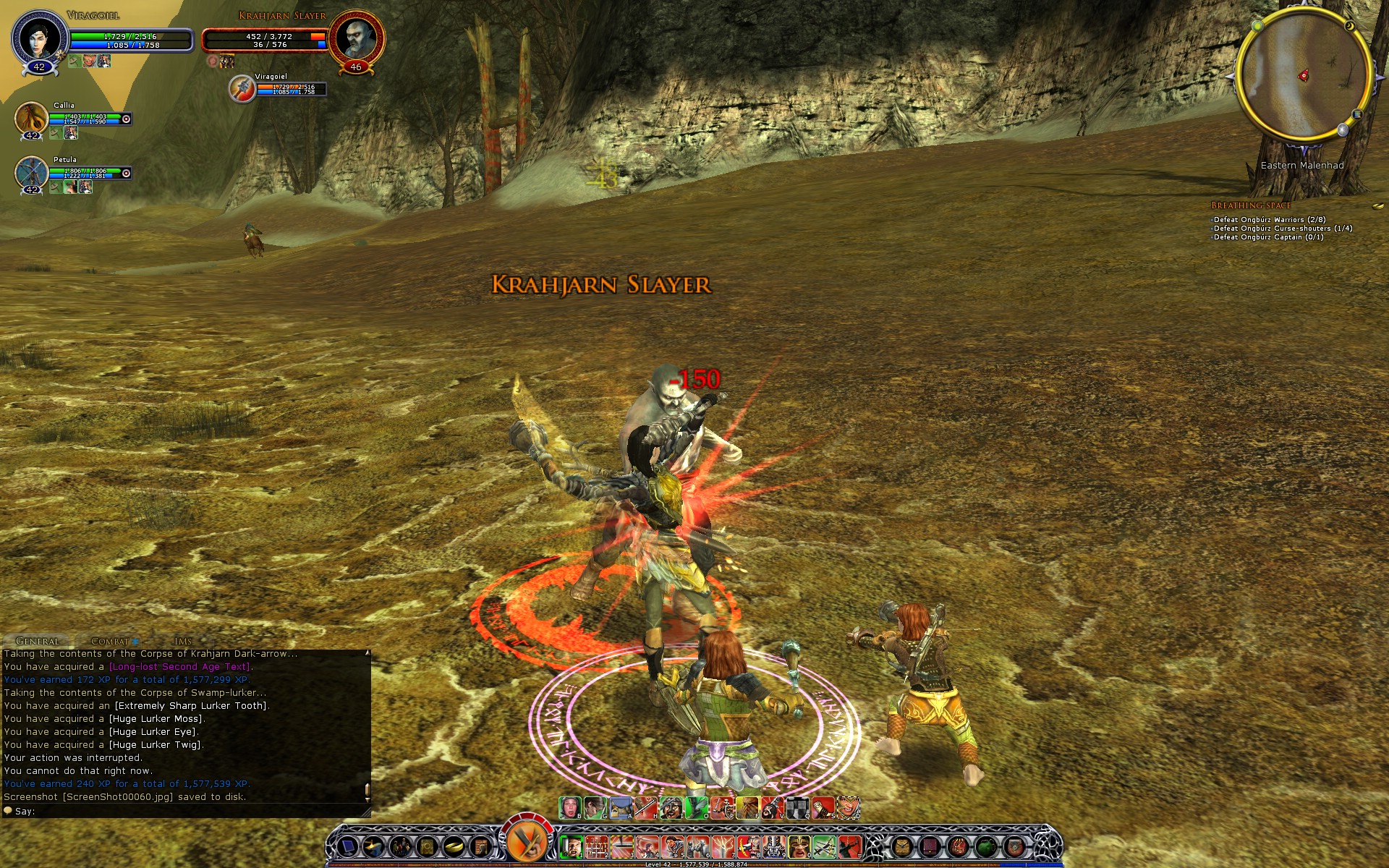The height and width of the screenshot is (868, 1389).
Task: Open the General chat tab
Action: click(38, 641)
